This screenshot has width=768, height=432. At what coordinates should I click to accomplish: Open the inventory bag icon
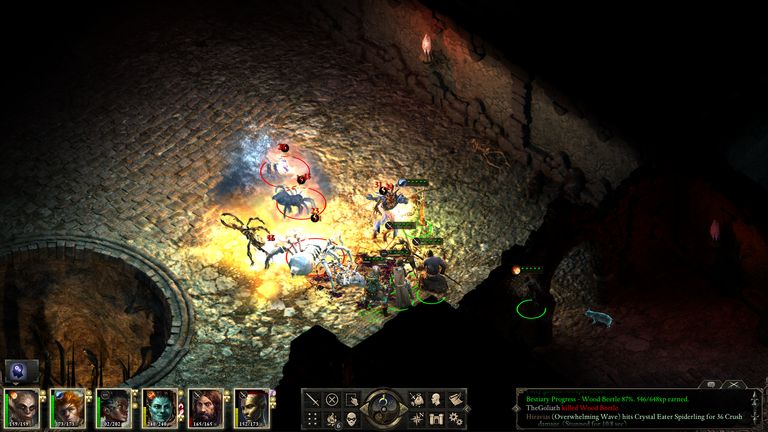[417, 399]
